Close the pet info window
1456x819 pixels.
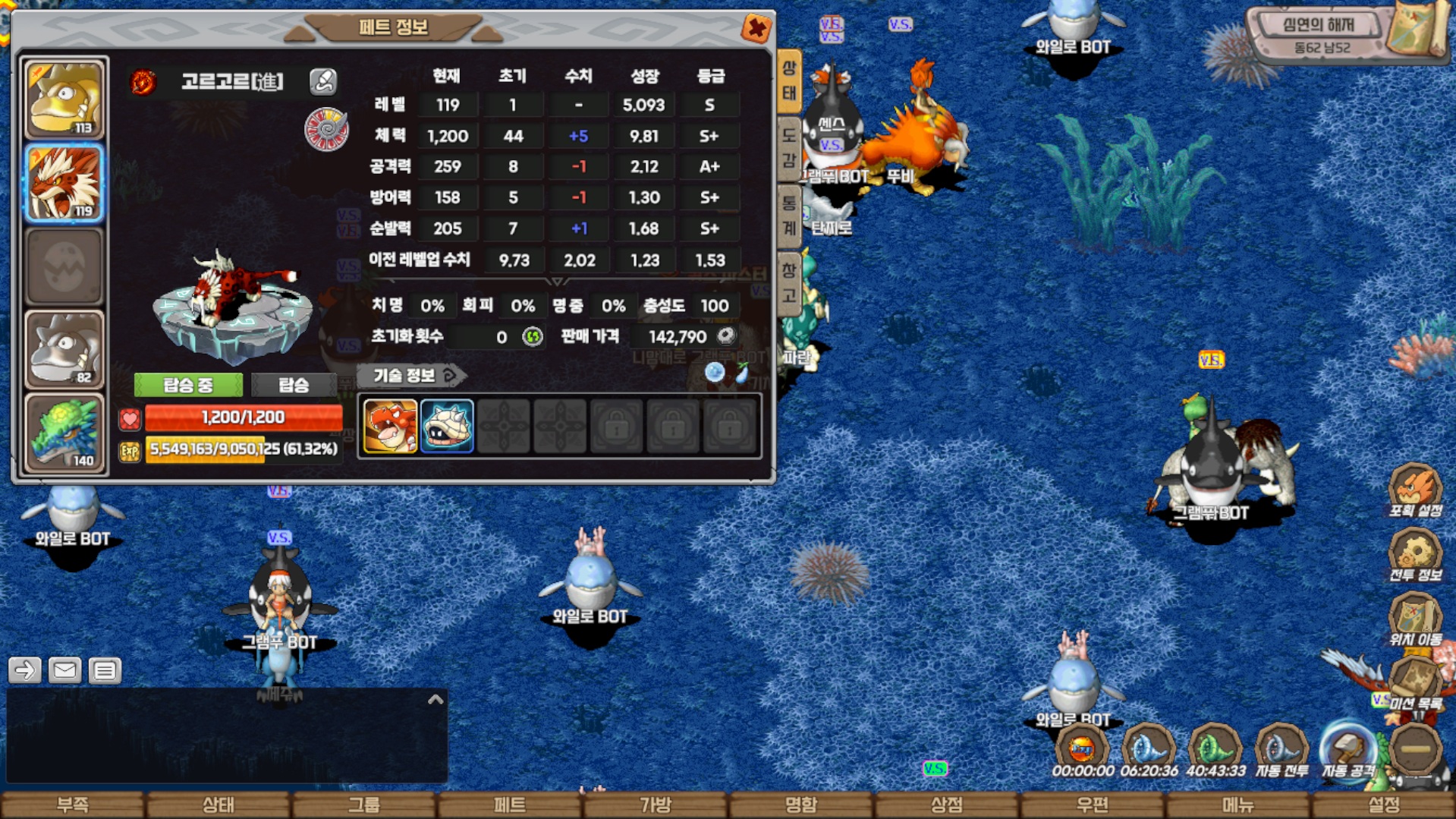click(x=756, y=29)
